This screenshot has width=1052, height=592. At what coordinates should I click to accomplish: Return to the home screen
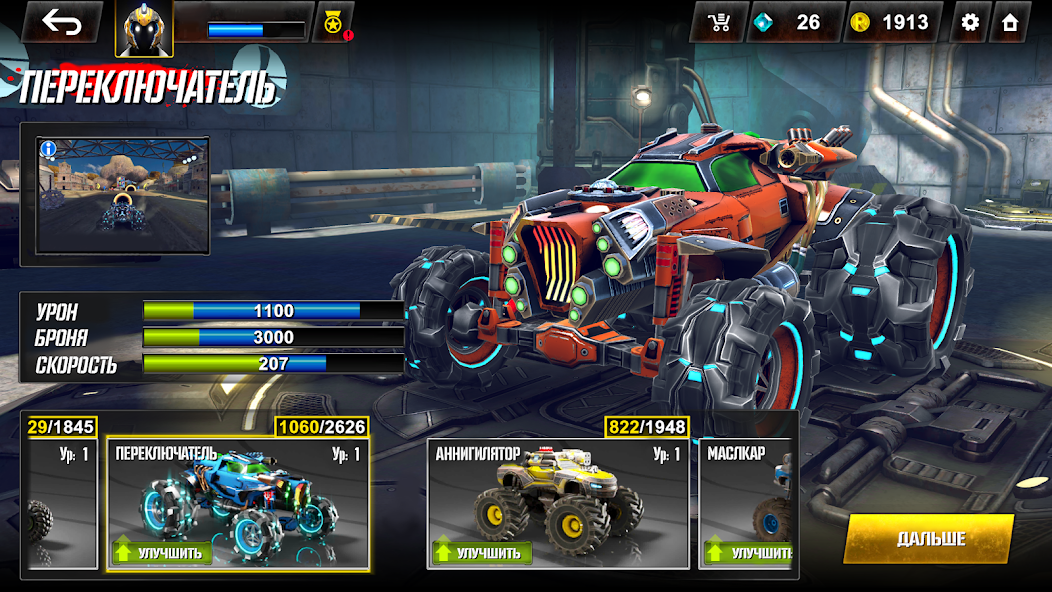[x=1010, y=22]
